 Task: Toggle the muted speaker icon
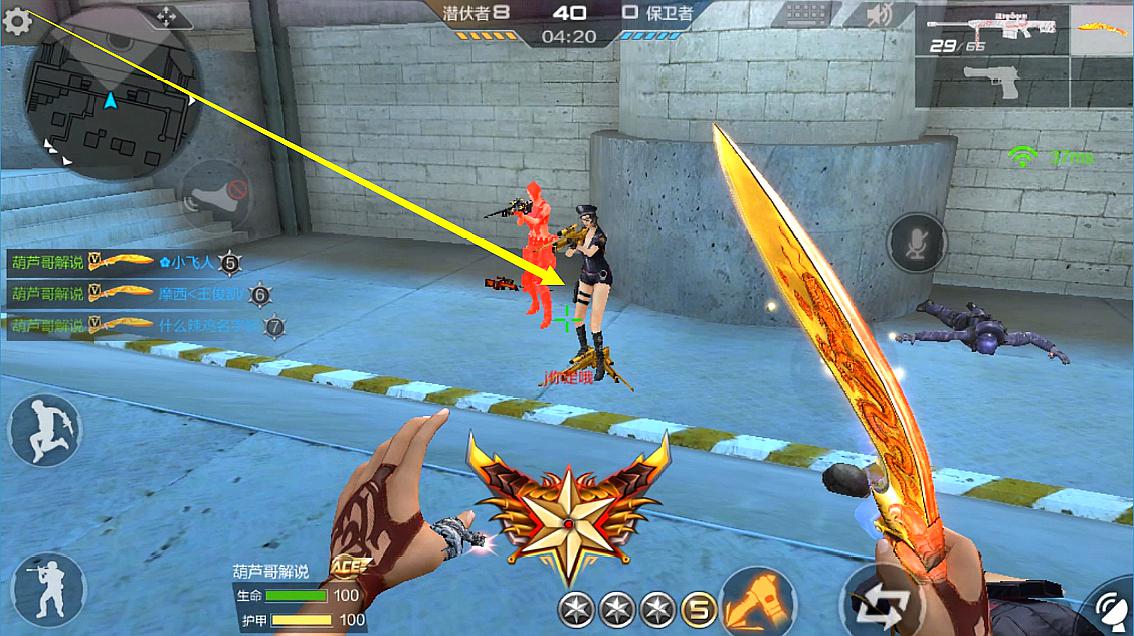879,15
